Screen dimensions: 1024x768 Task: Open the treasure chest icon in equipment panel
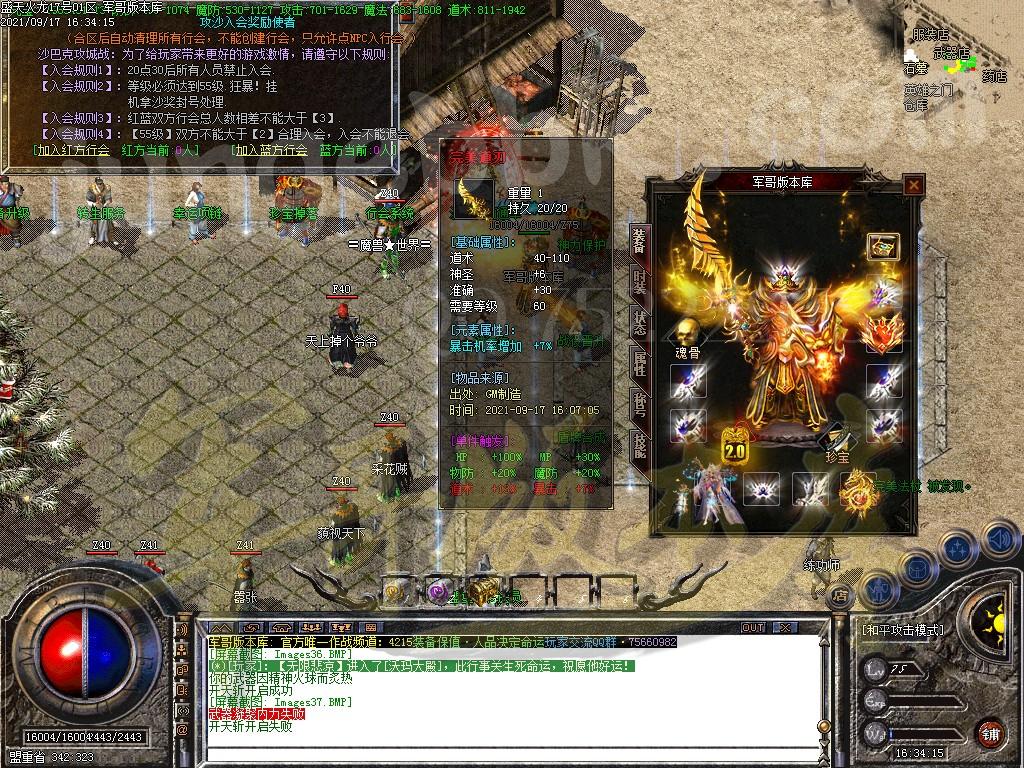(882, 246)
